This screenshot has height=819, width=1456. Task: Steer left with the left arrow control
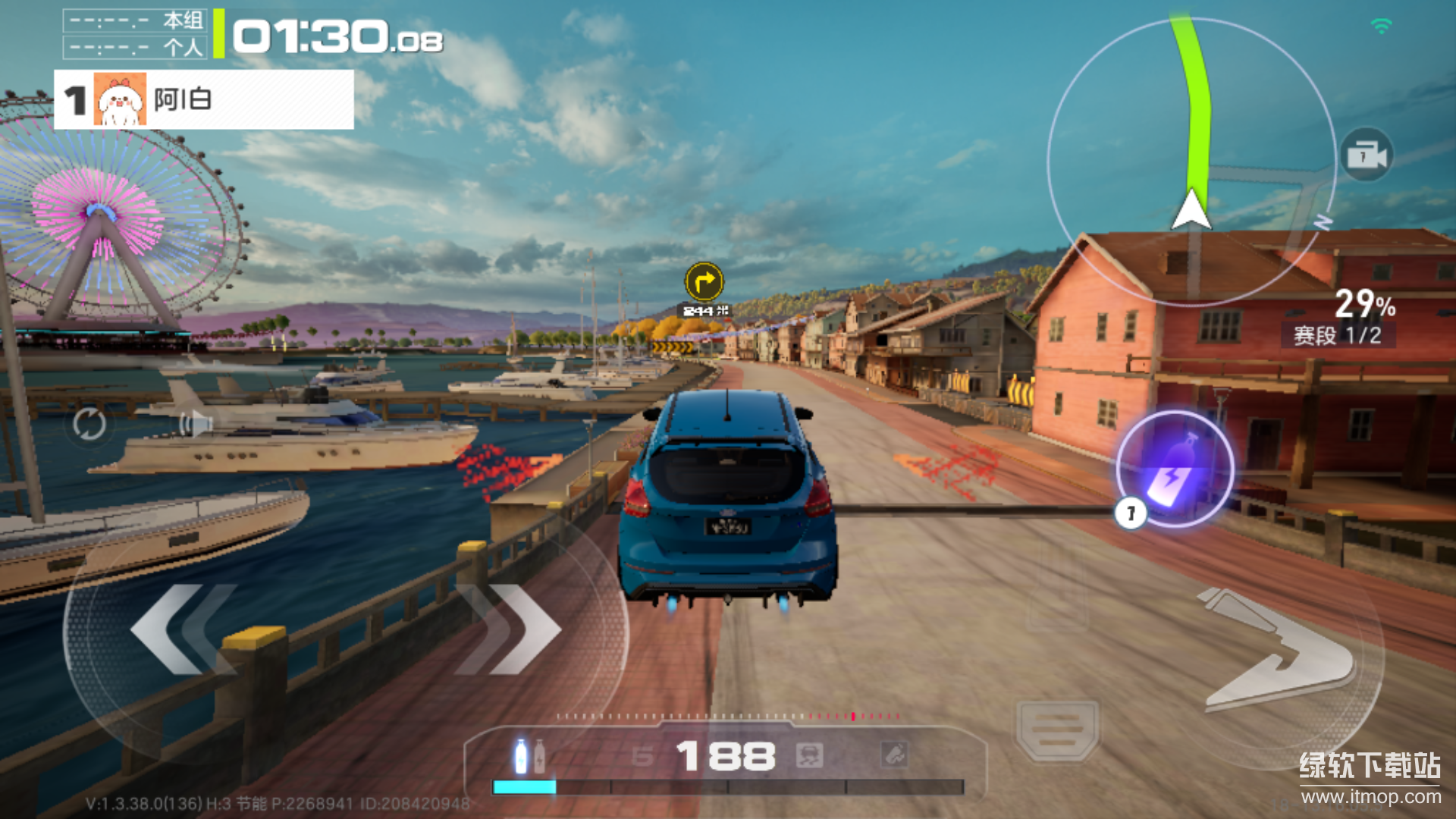[182, 629]
